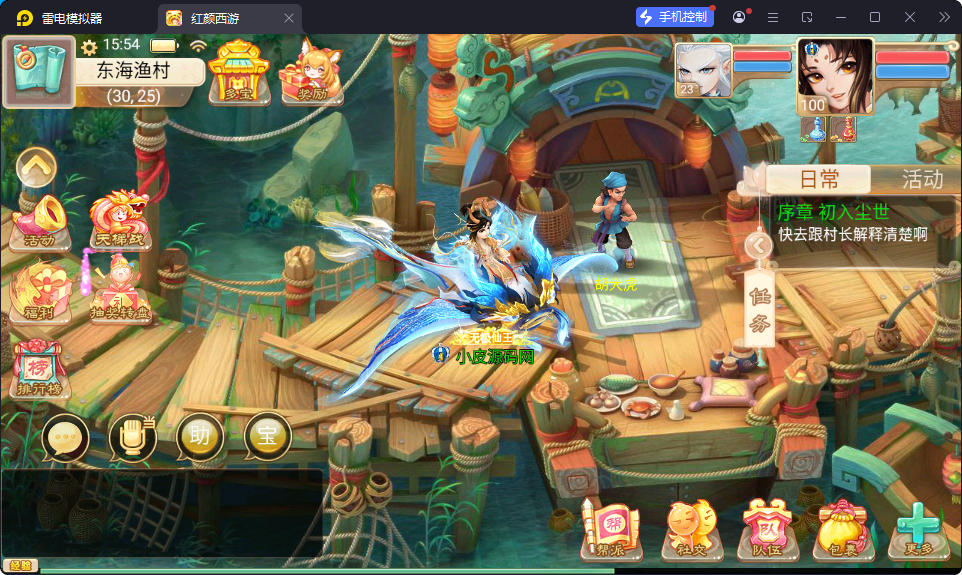Image resolution: width=962 pixels, height=575 pixels.
Task: Tap the 助 helper bubble button
Action: coord(200,437)
